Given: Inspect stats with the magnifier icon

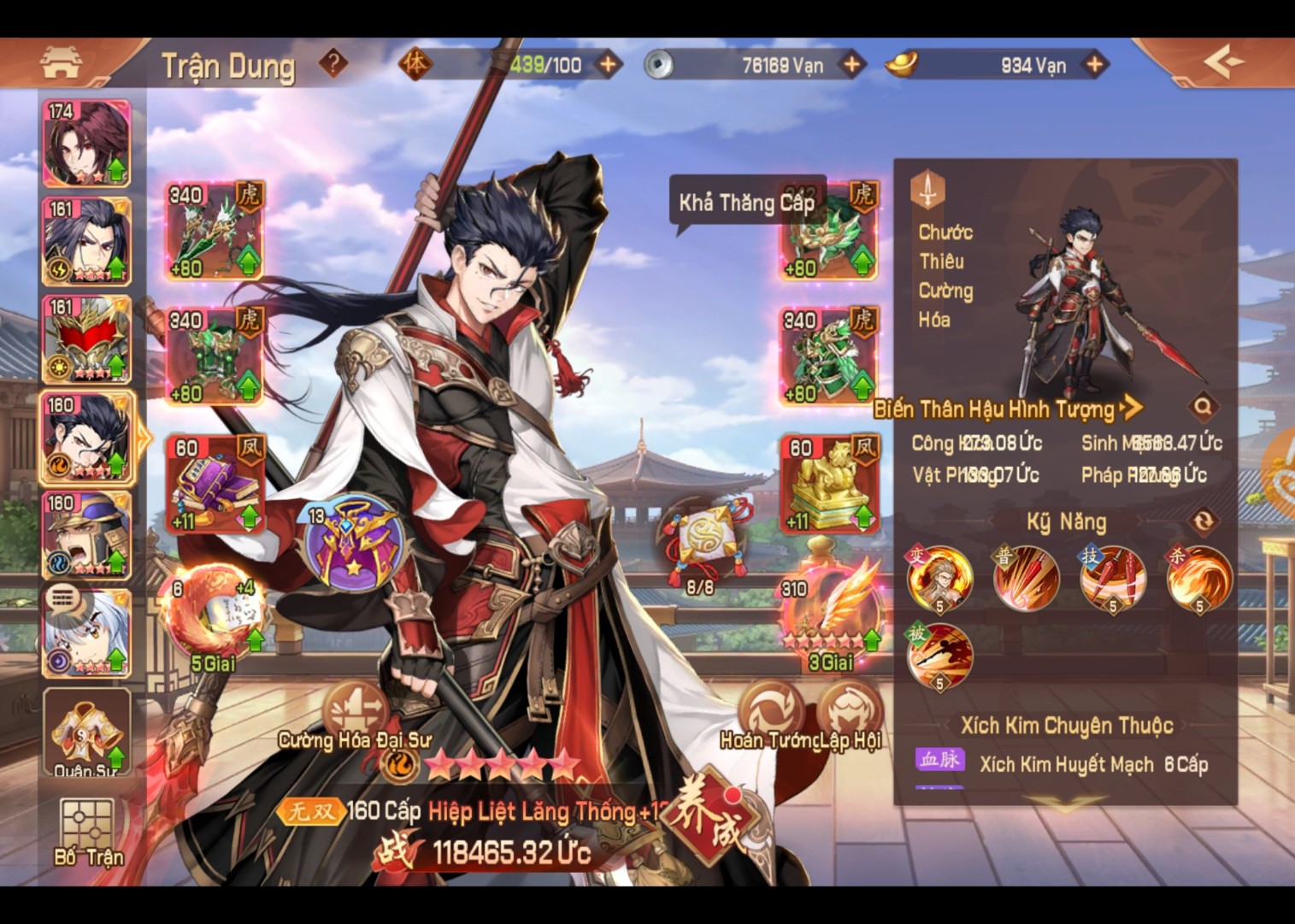Looking at the screenshot, I should 1203,407.
